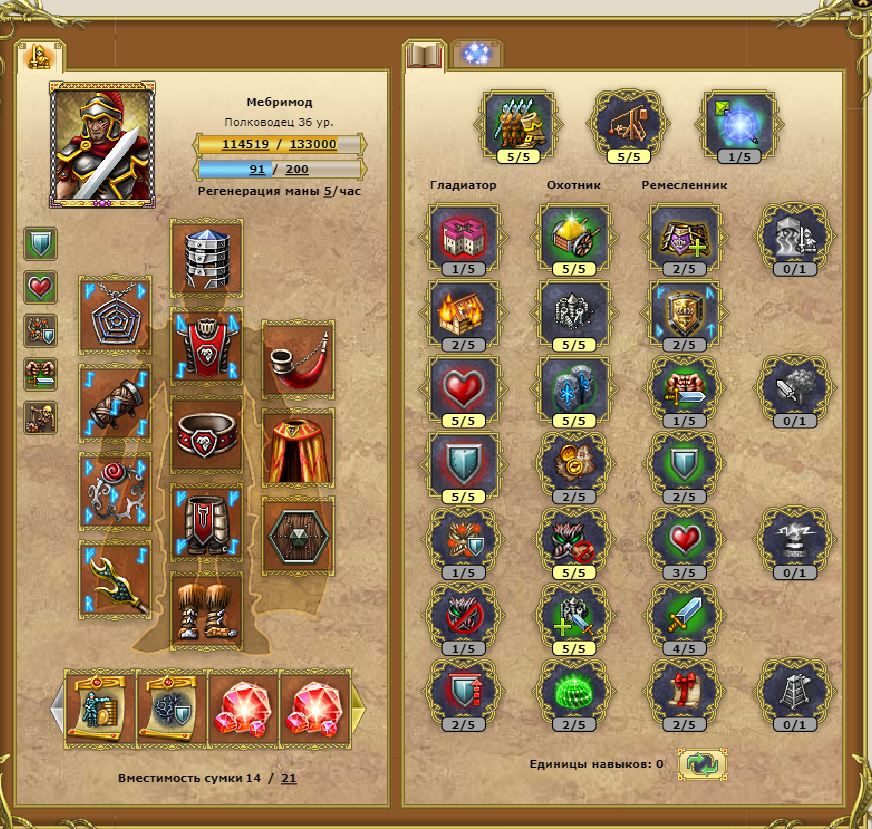The height and width of the screenshot is (829, 872).
Task: Click the gift scroll skill icon
Action: 685,688
